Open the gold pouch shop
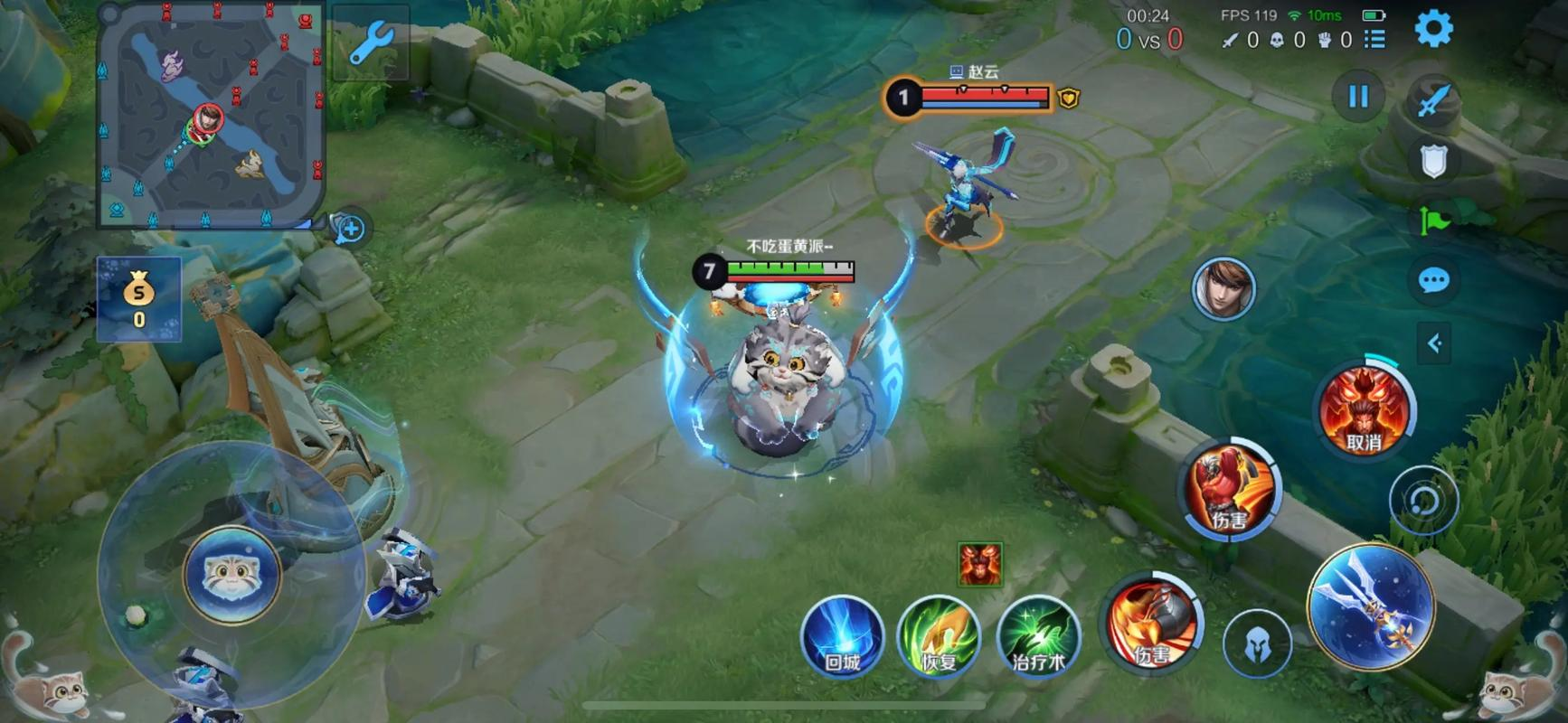Viewport: 1568px width, 723px height. [x=139, y=299]
